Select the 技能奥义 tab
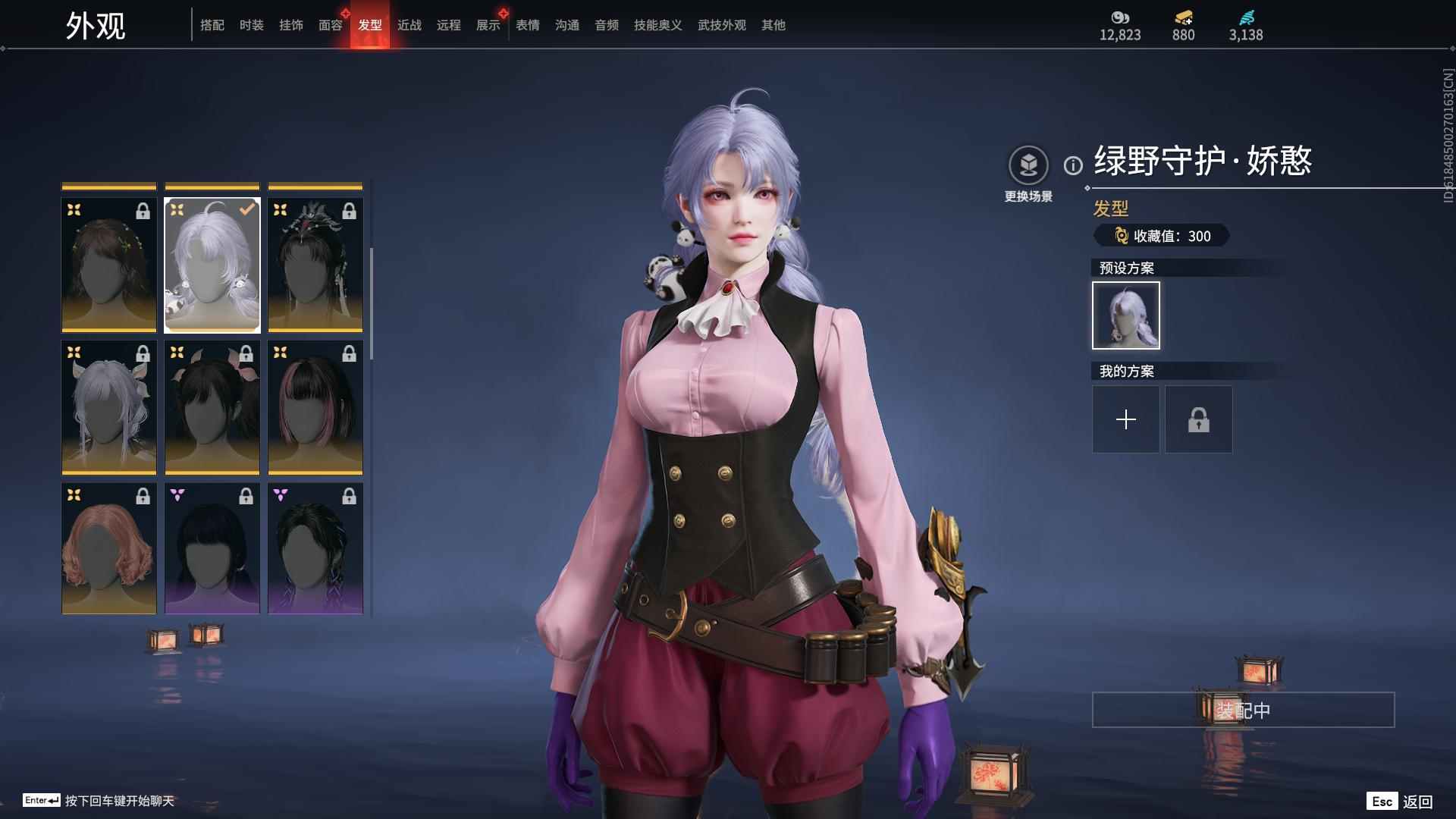 658,25
